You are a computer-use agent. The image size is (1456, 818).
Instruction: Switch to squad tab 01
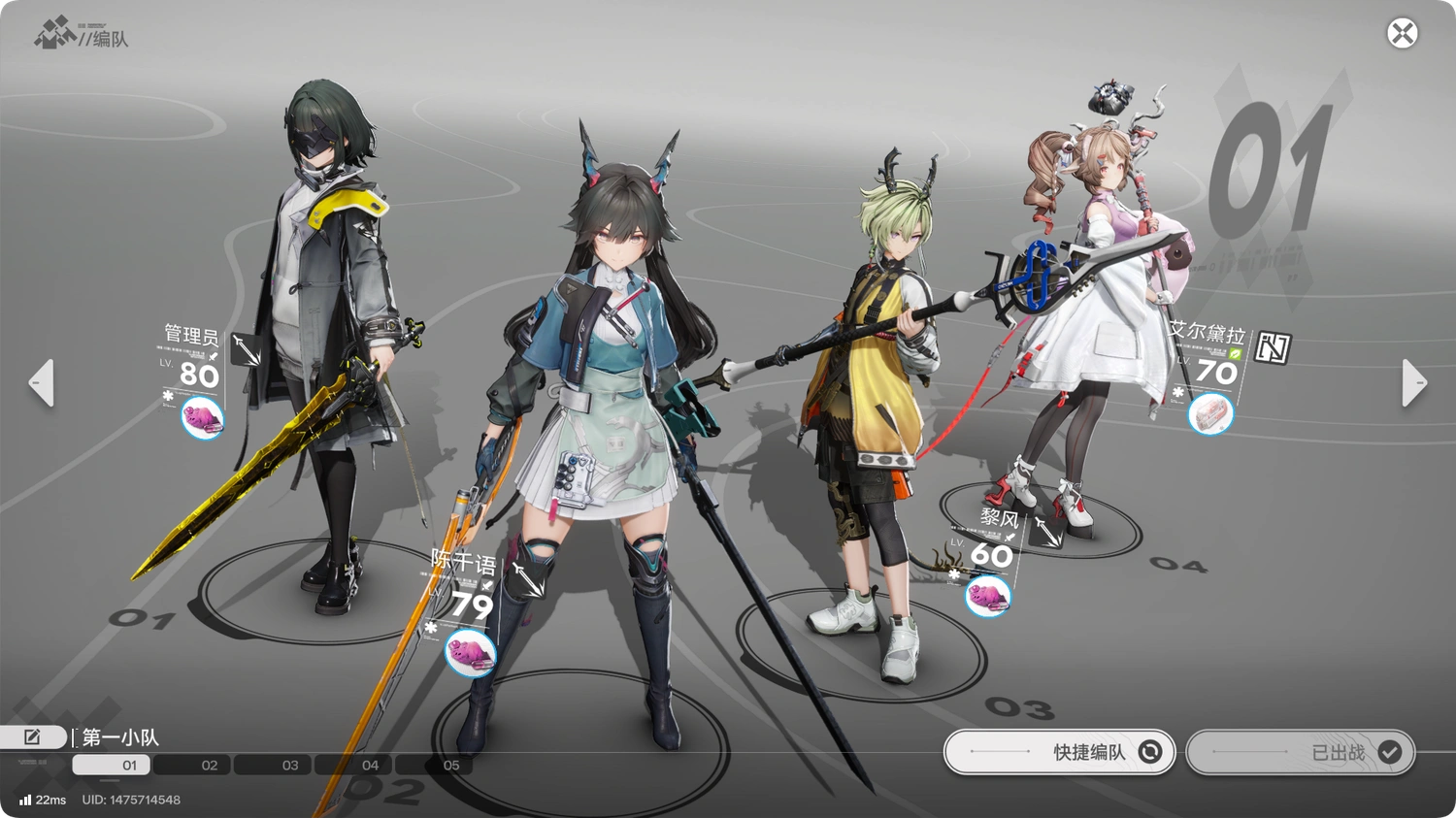[x=111, y=766]
